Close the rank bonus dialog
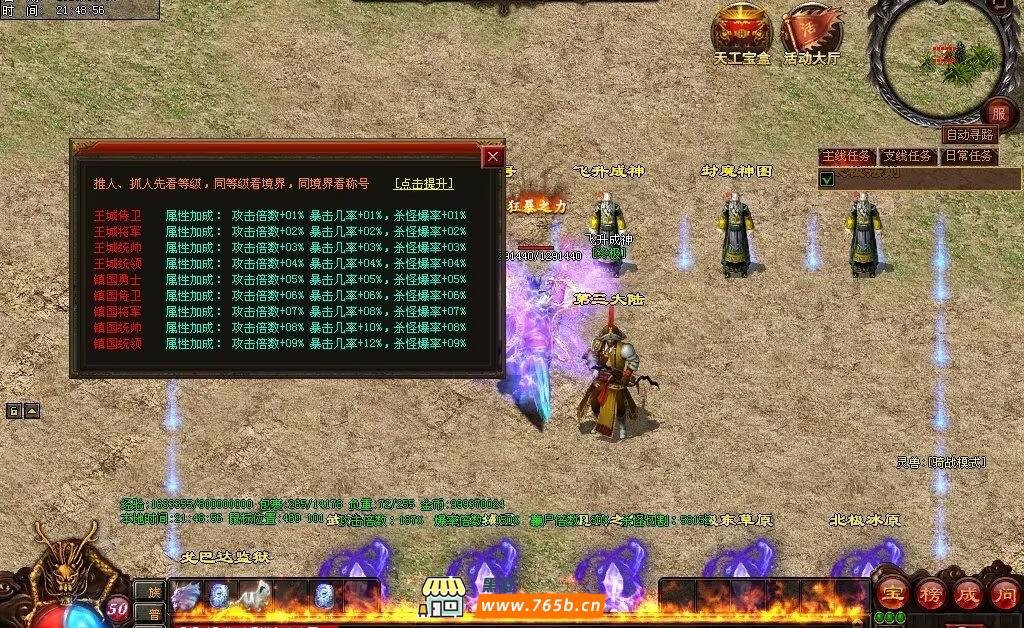1024x628 pixels. pos(492,156)
